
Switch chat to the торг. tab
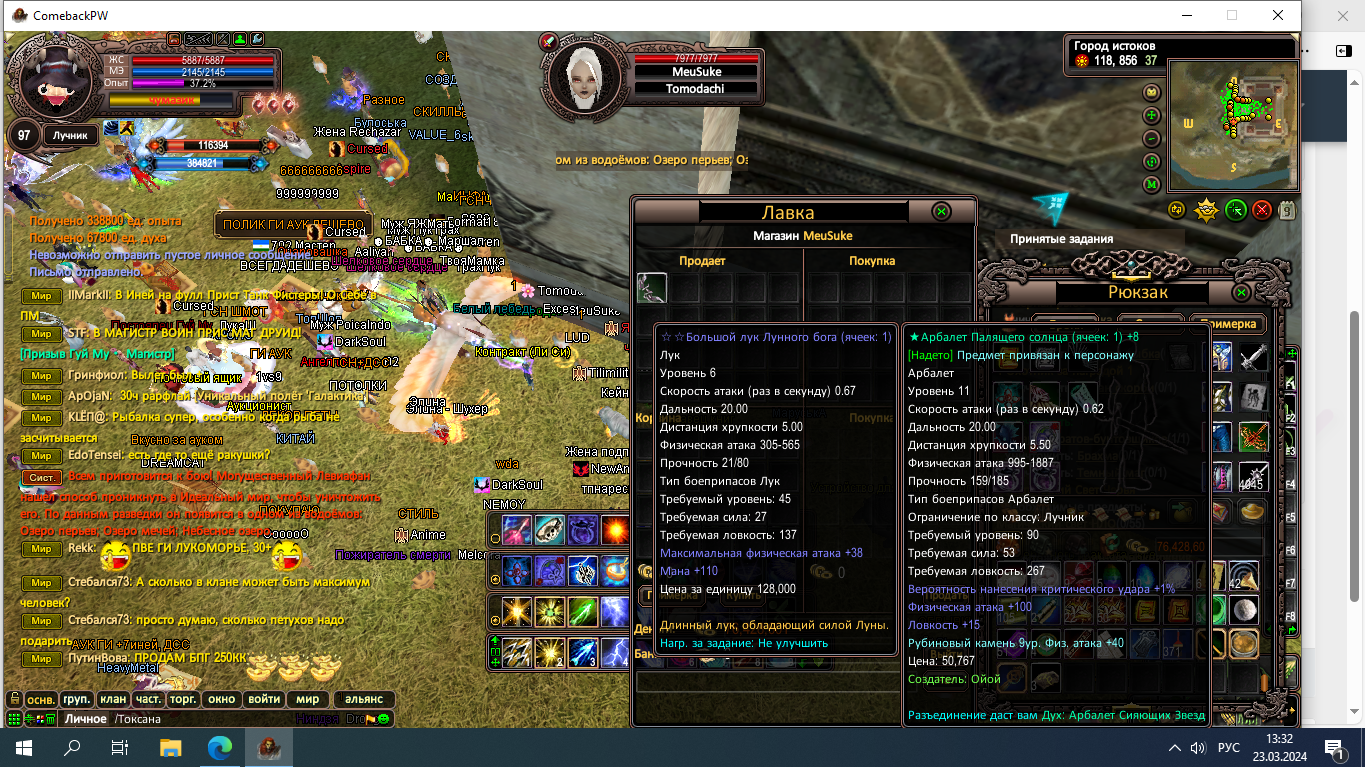click(182, 699)
